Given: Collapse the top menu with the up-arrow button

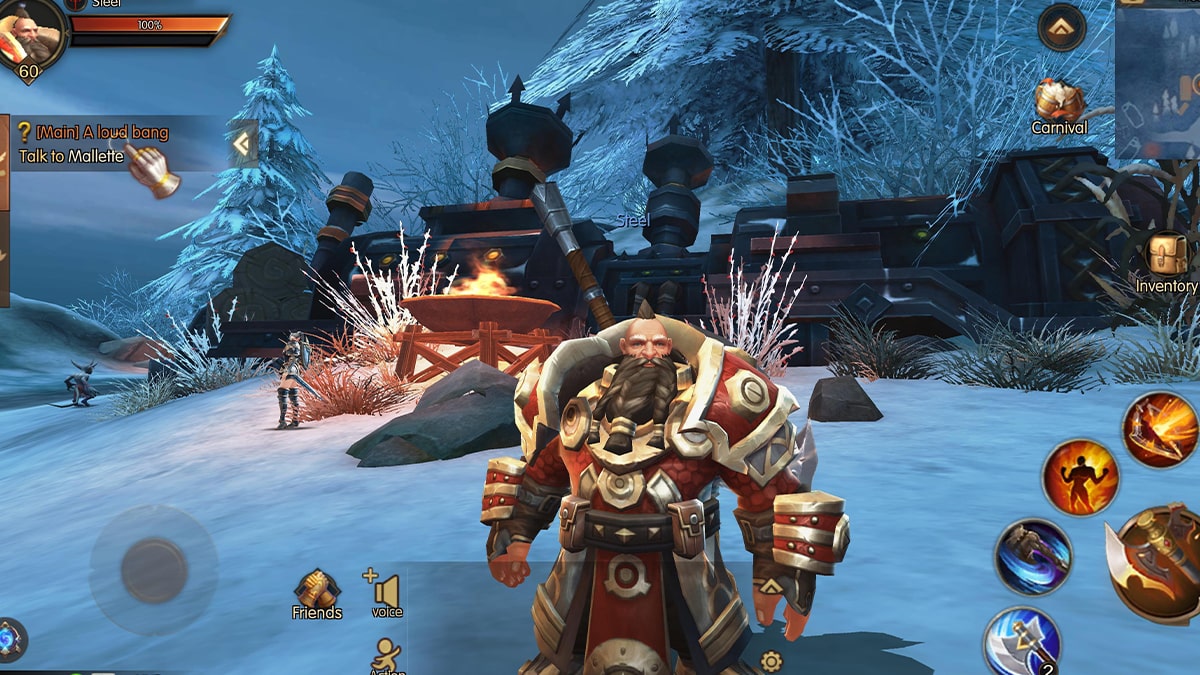Looking at the screenshot, I should [x=1061, y=27].
